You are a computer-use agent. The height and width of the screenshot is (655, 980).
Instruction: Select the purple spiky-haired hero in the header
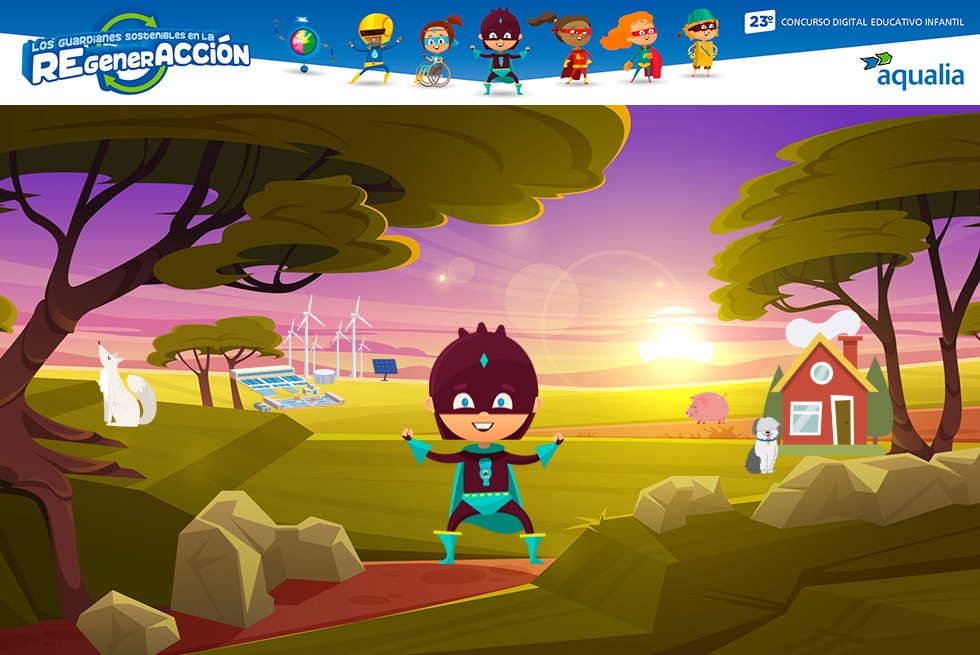(x=496, y=52)
